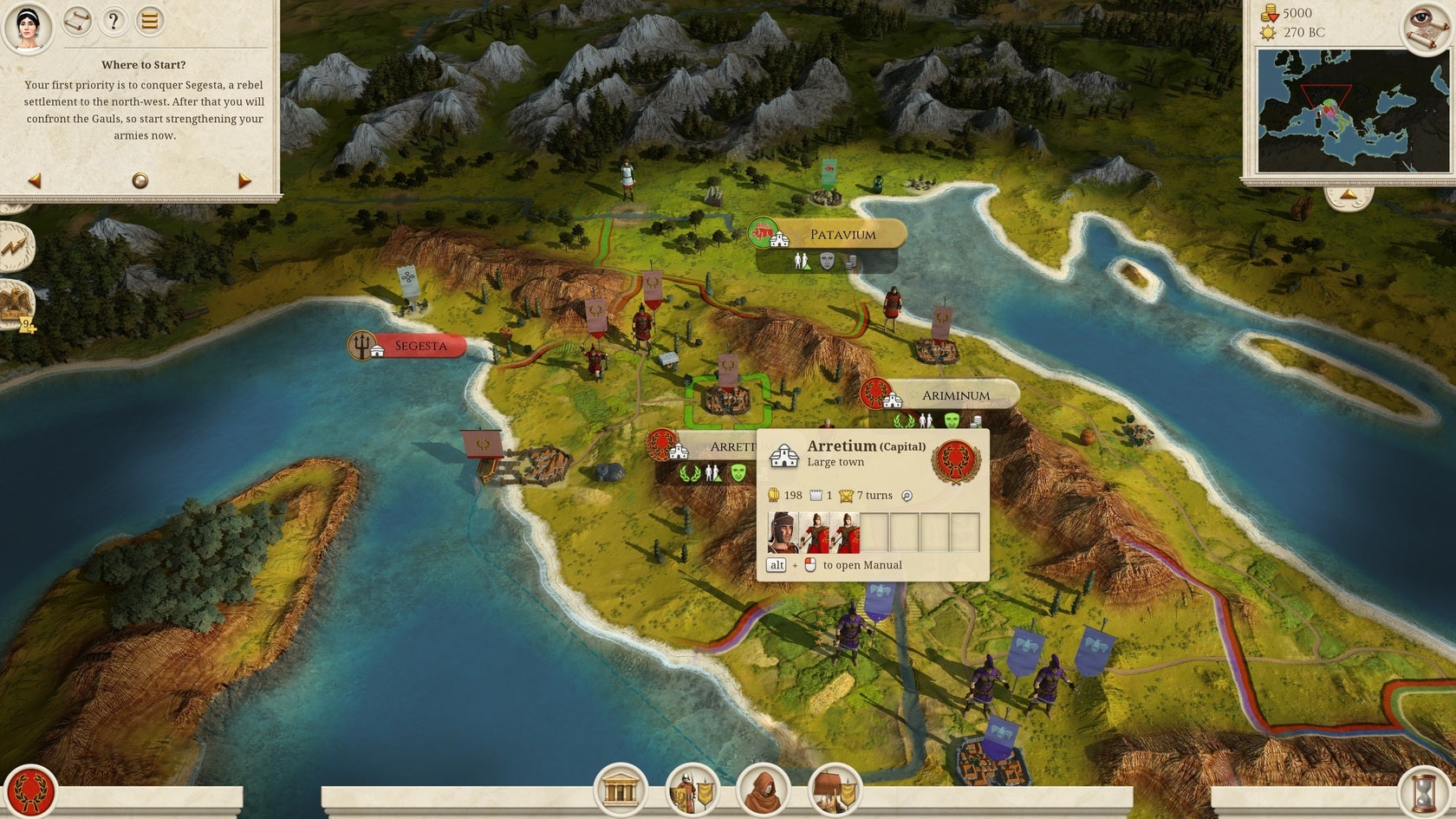The height and width of the screenshot is (819, 1456).
Task: Open the faction laurel wreath button
Action: (x=31, y=790)
